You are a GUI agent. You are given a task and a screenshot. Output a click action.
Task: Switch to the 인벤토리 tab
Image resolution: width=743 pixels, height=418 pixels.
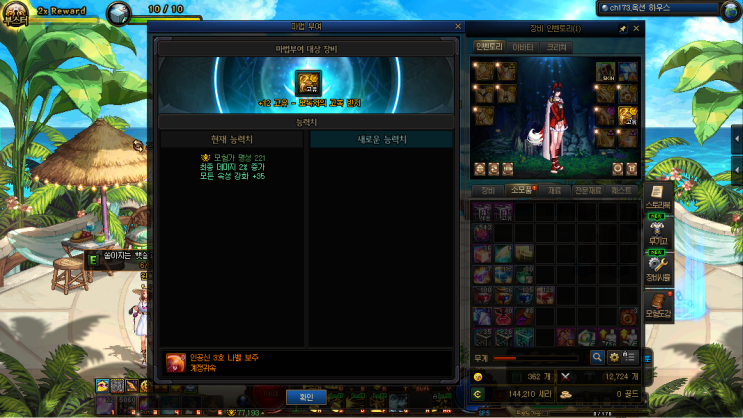[488, 46]
